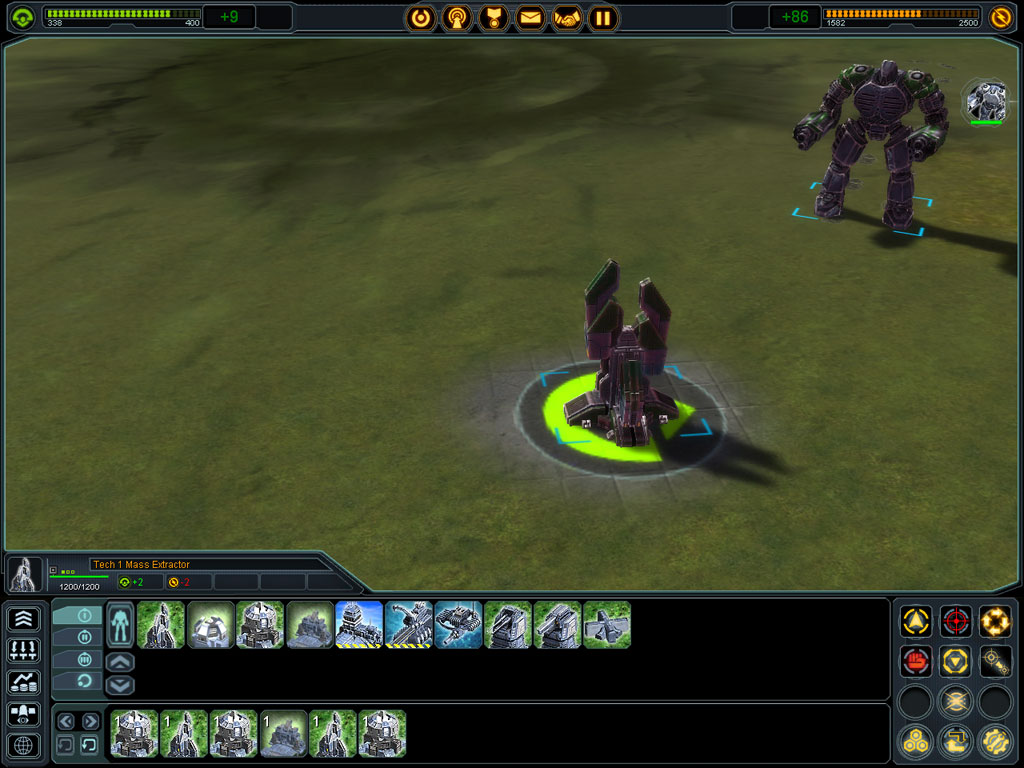
Task: Click the globe icon in the left sidebar
Action: click(x=24, y=745)
